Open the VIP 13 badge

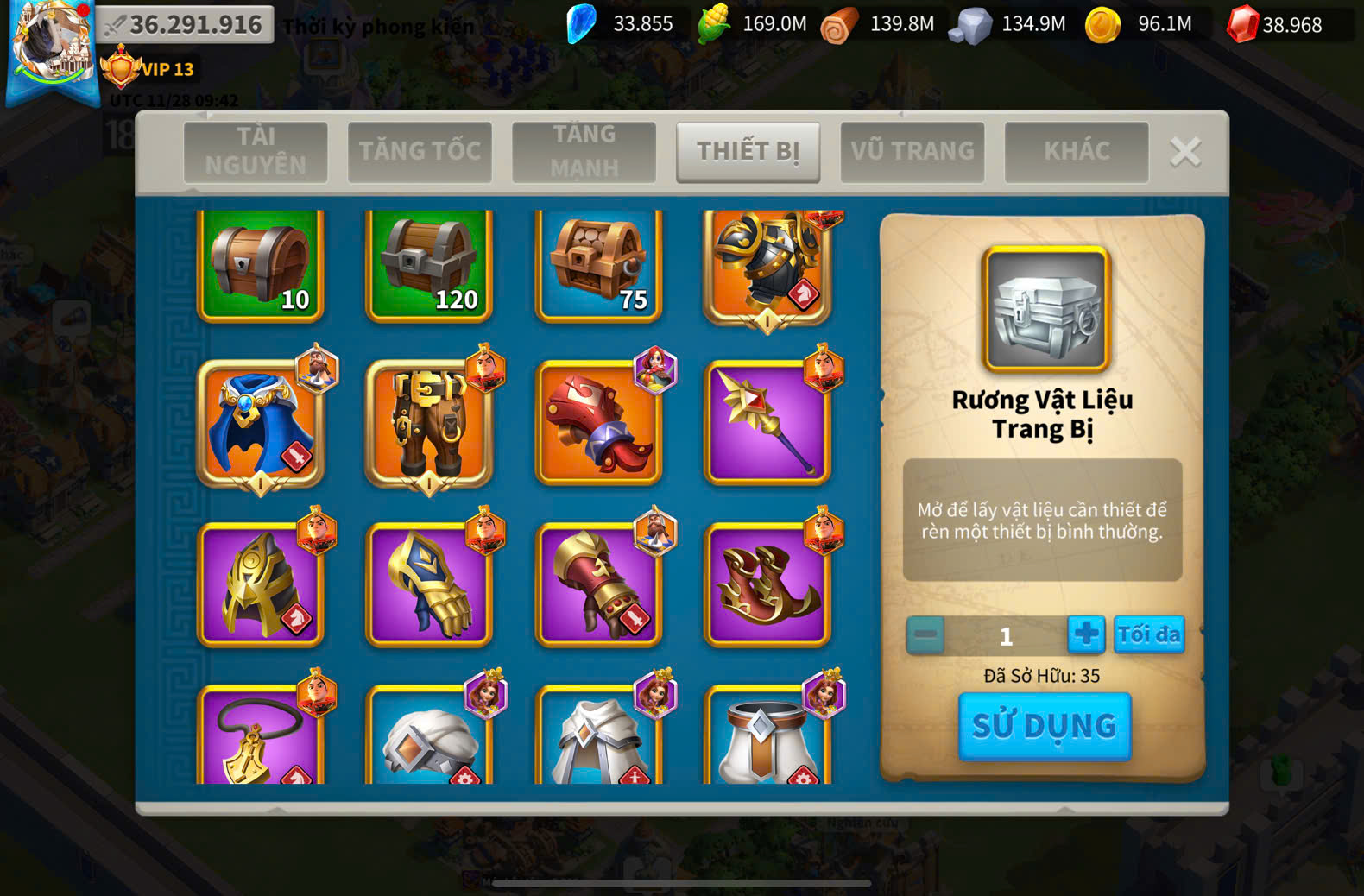(148, 69)
